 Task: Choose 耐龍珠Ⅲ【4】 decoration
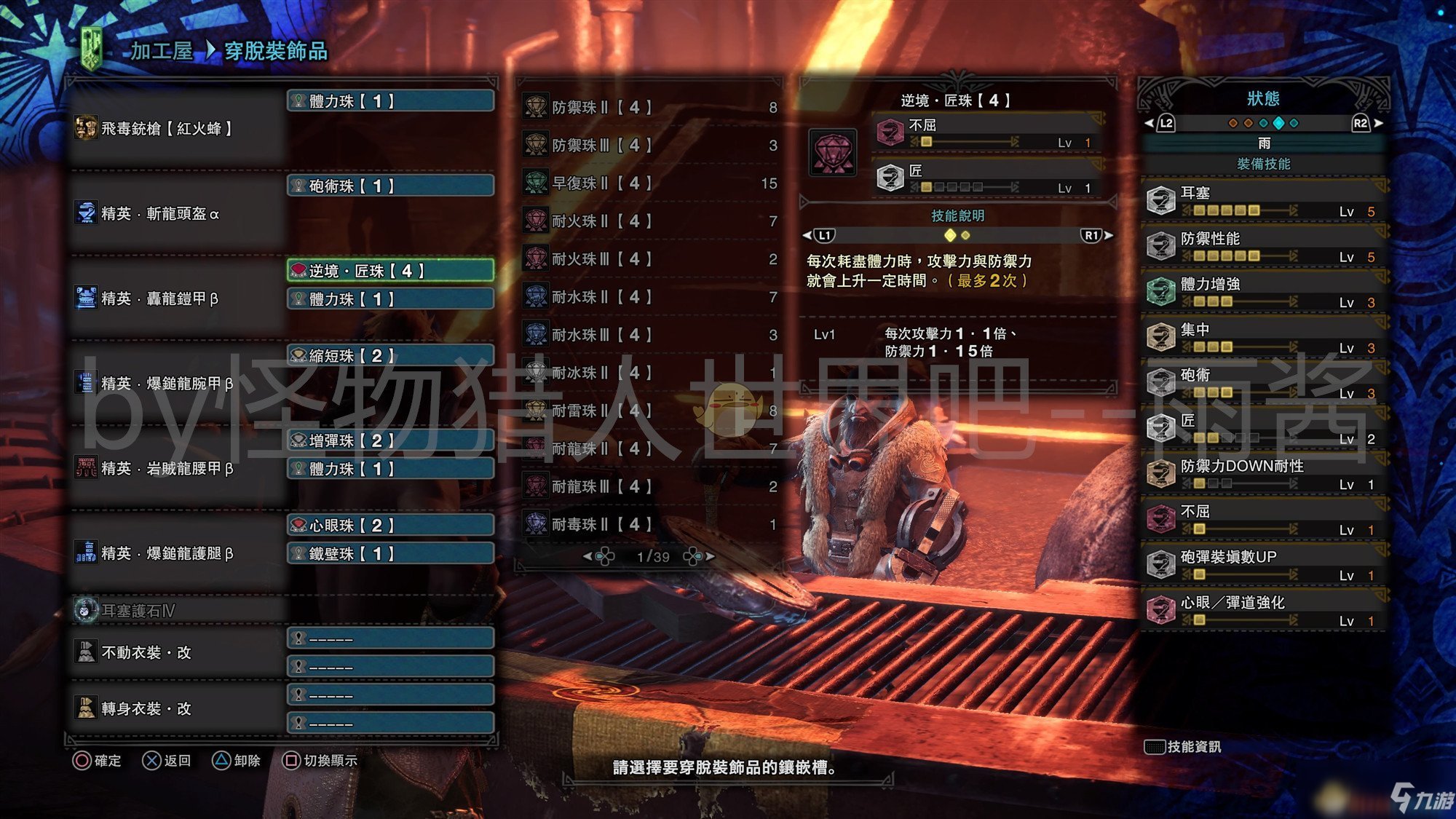pos(649,486)
